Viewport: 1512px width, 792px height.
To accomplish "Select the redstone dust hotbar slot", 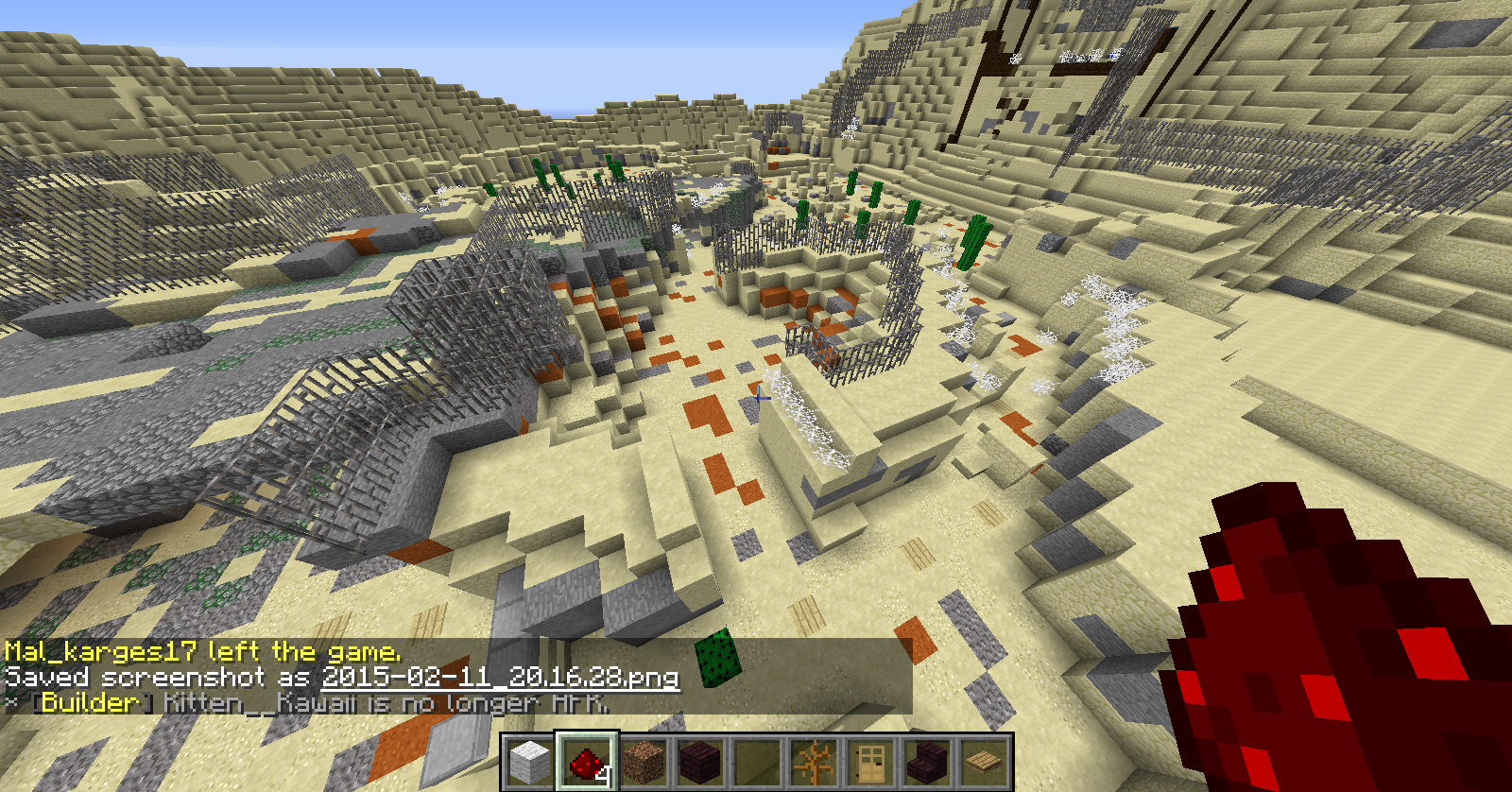I will click(x=586, y=762).
